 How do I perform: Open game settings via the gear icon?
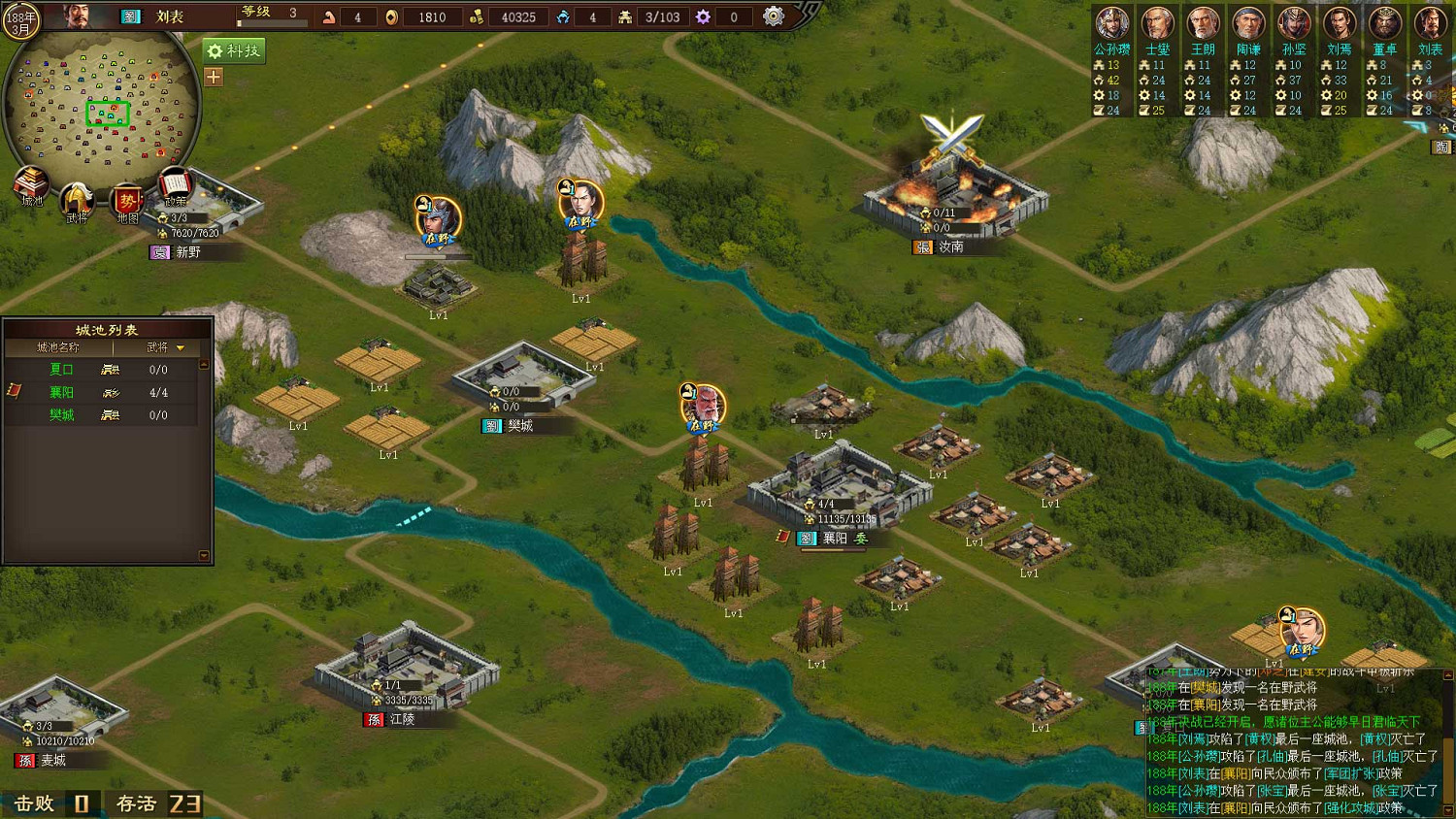(x=774, y=16)
